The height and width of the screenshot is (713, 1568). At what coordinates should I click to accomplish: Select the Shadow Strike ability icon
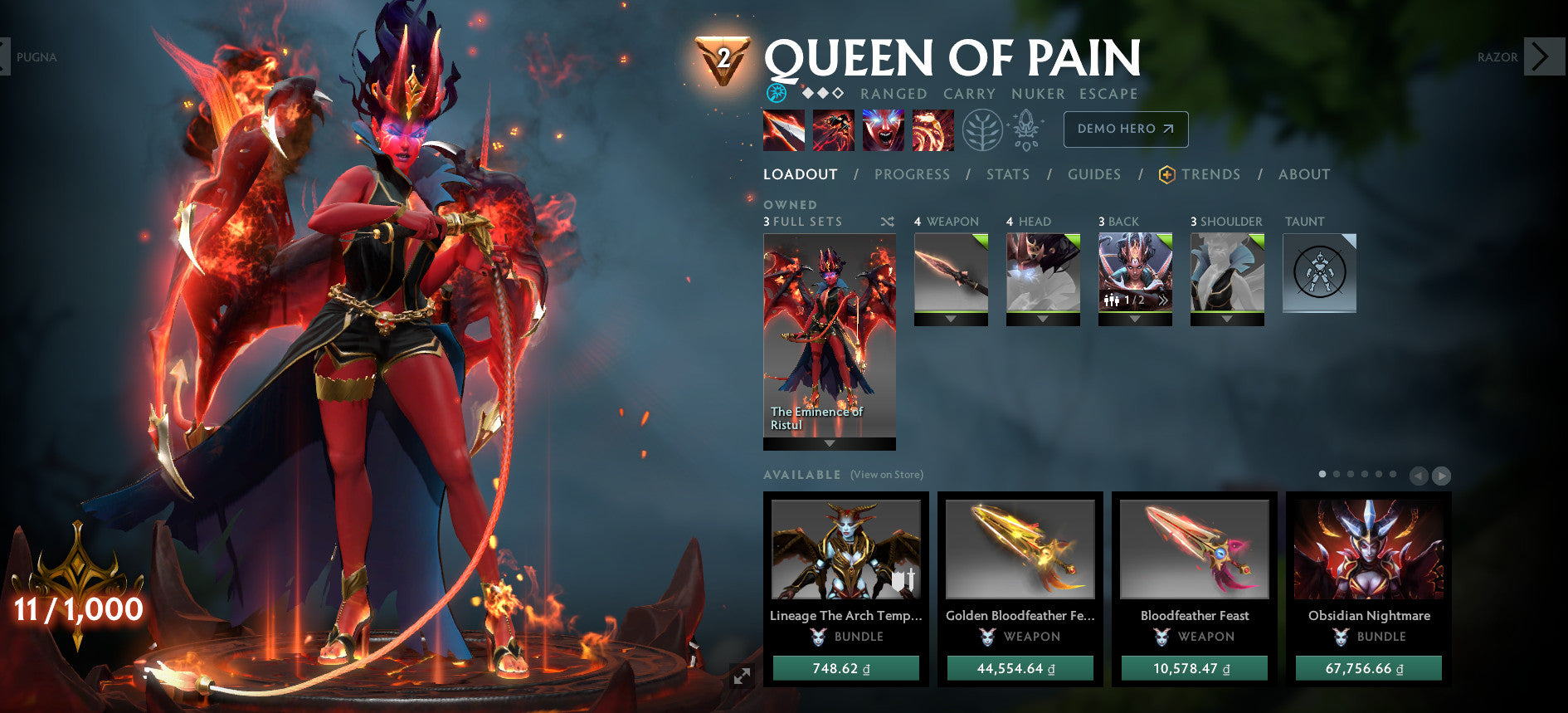coord(783,131)
